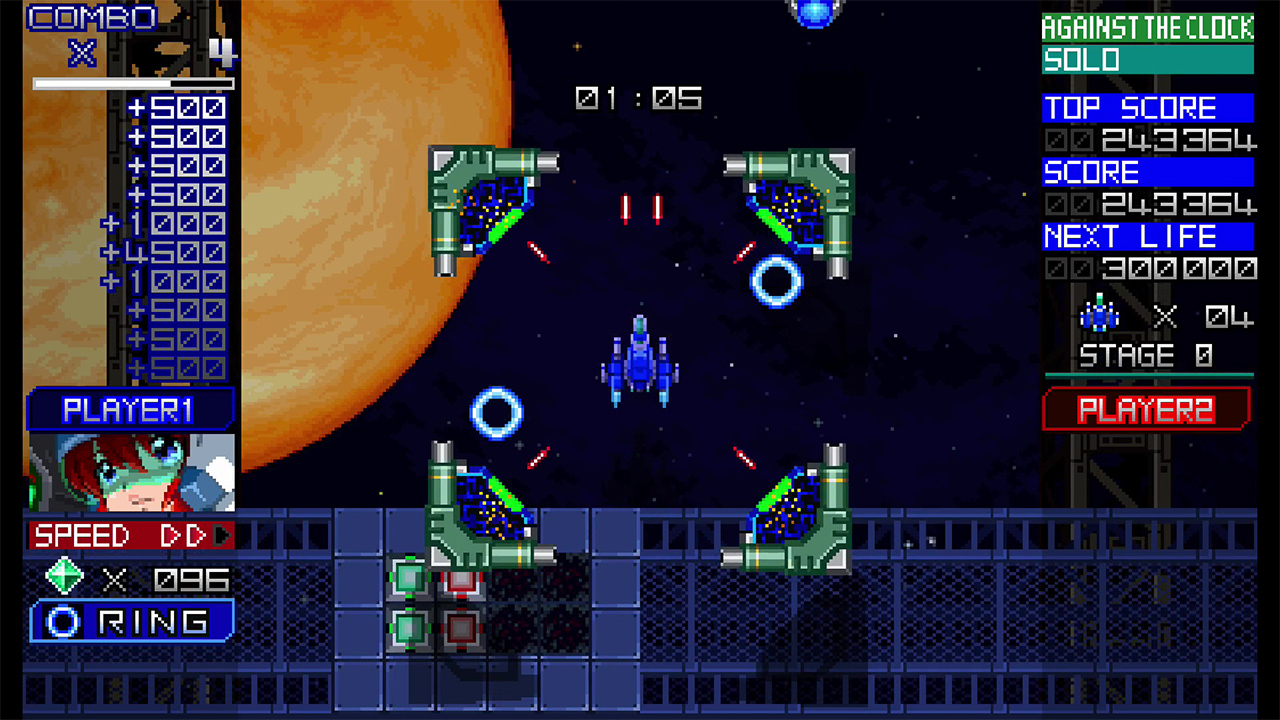Select the blue RING icon in lower-left panel
Image resolution: width=1280 pixels, height=720 pixels.
pyautogui.click(x=62, y=621)
